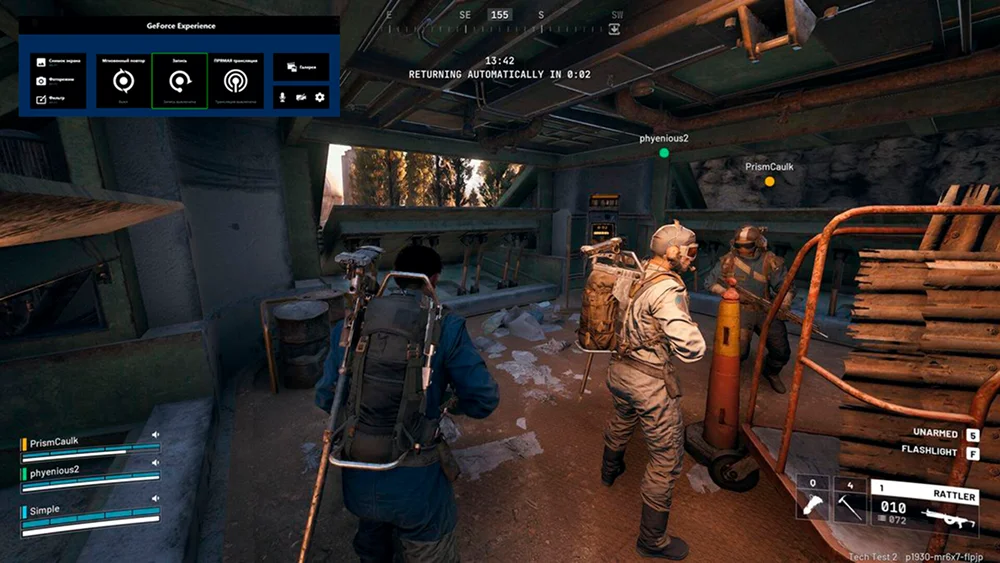Open GeForce Experience overlay settings gear
The height and width of the screenshot is (563, 1000).
point(320,97)
